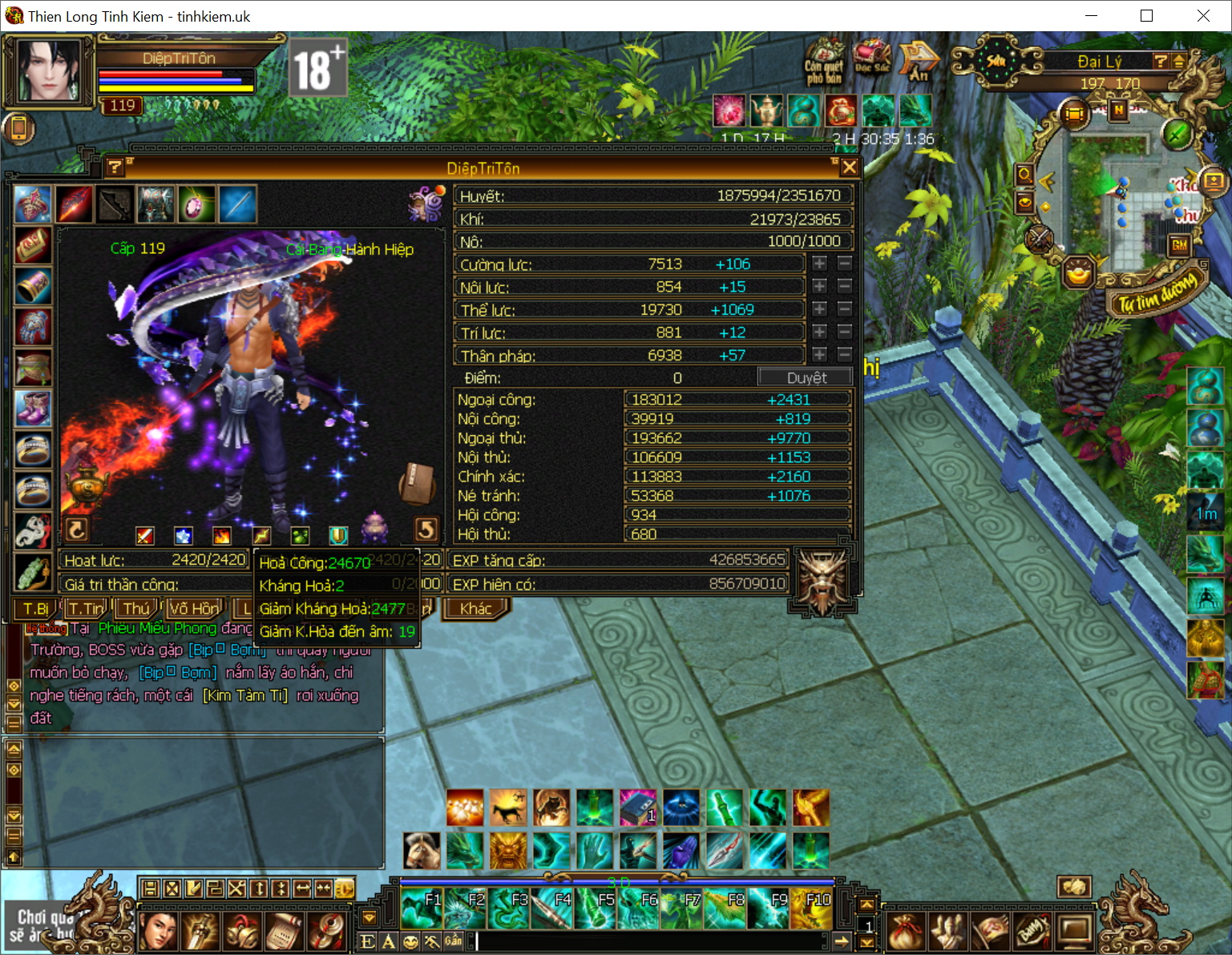Image resolution: width=1232 pixels, height=955 pixels.
Task: Click the Duyệt confirm button
Action: tap(806, 377)
